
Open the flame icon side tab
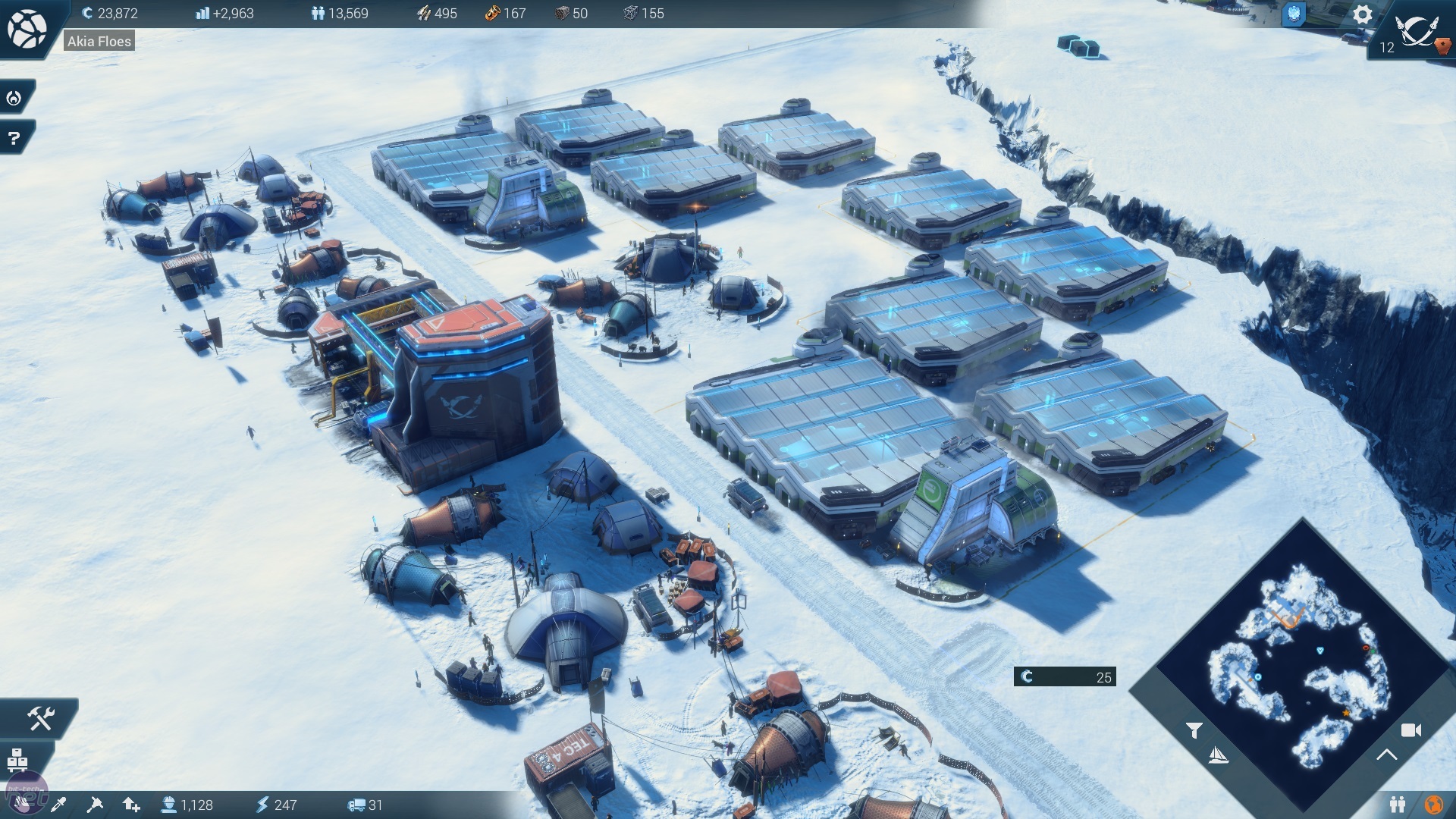point(14,98)
